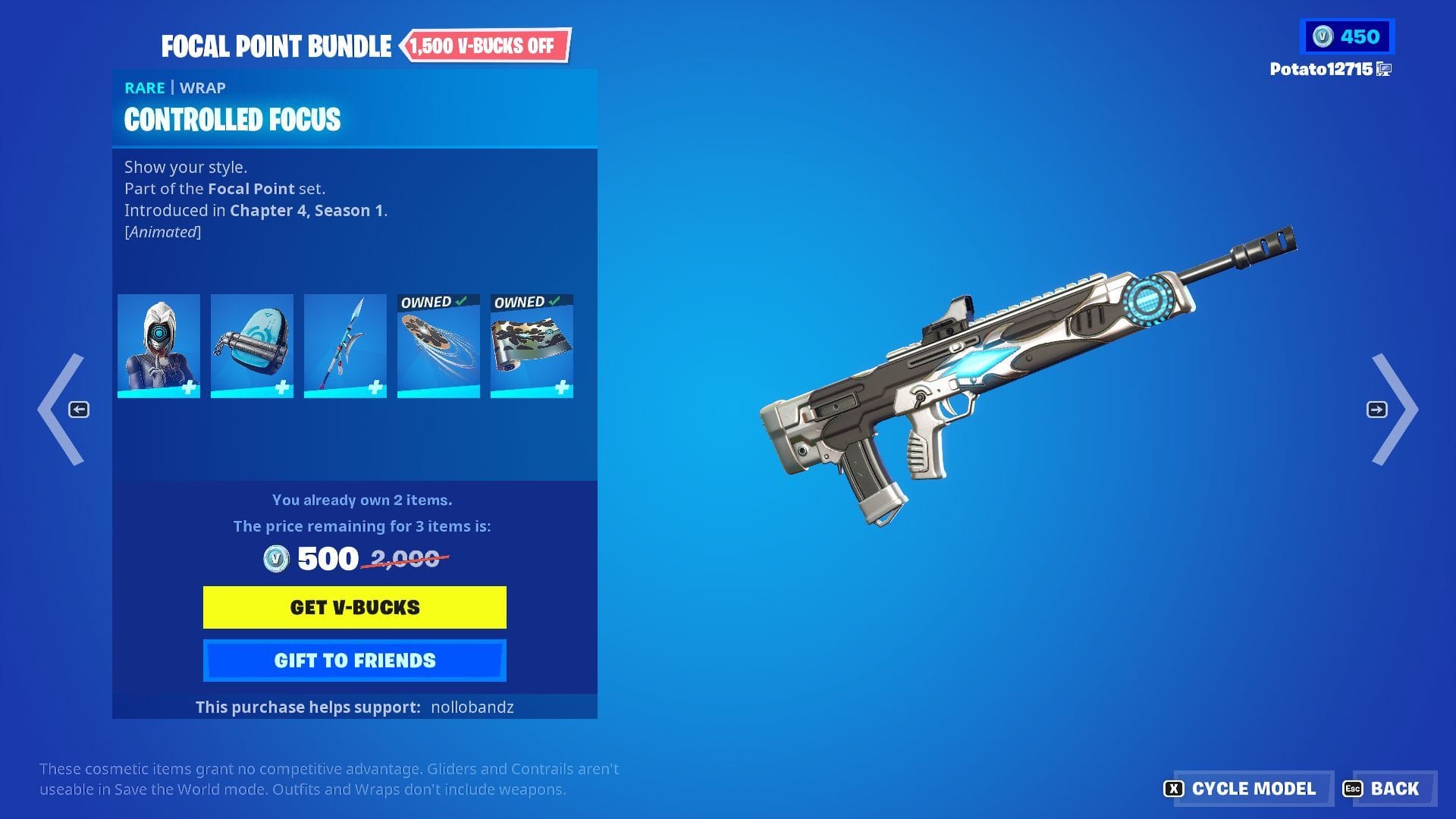Select the owned contrail item

pyautogui.click(x=438, y=349)
